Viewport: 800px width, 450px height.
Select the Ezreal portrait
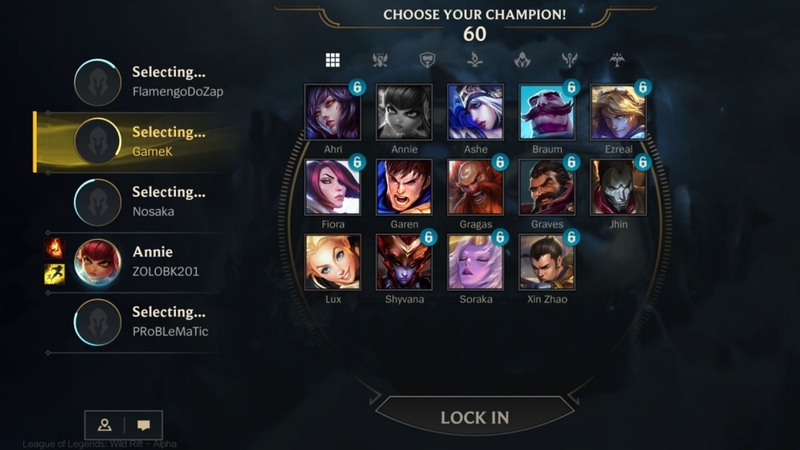[x=618, y=112]
